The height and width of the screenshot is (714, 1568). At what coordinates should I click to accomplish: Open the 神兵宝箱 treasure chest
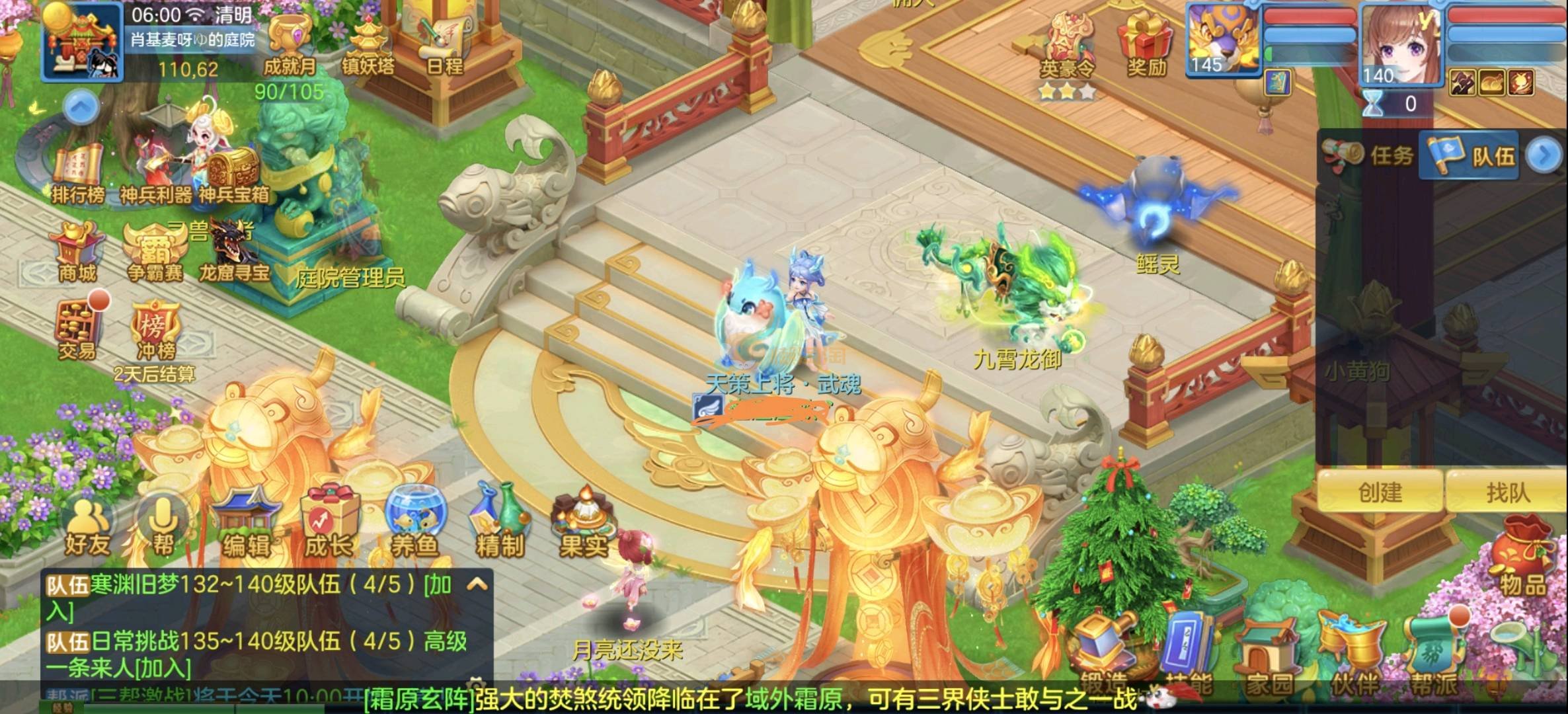(x=234, y=175)
